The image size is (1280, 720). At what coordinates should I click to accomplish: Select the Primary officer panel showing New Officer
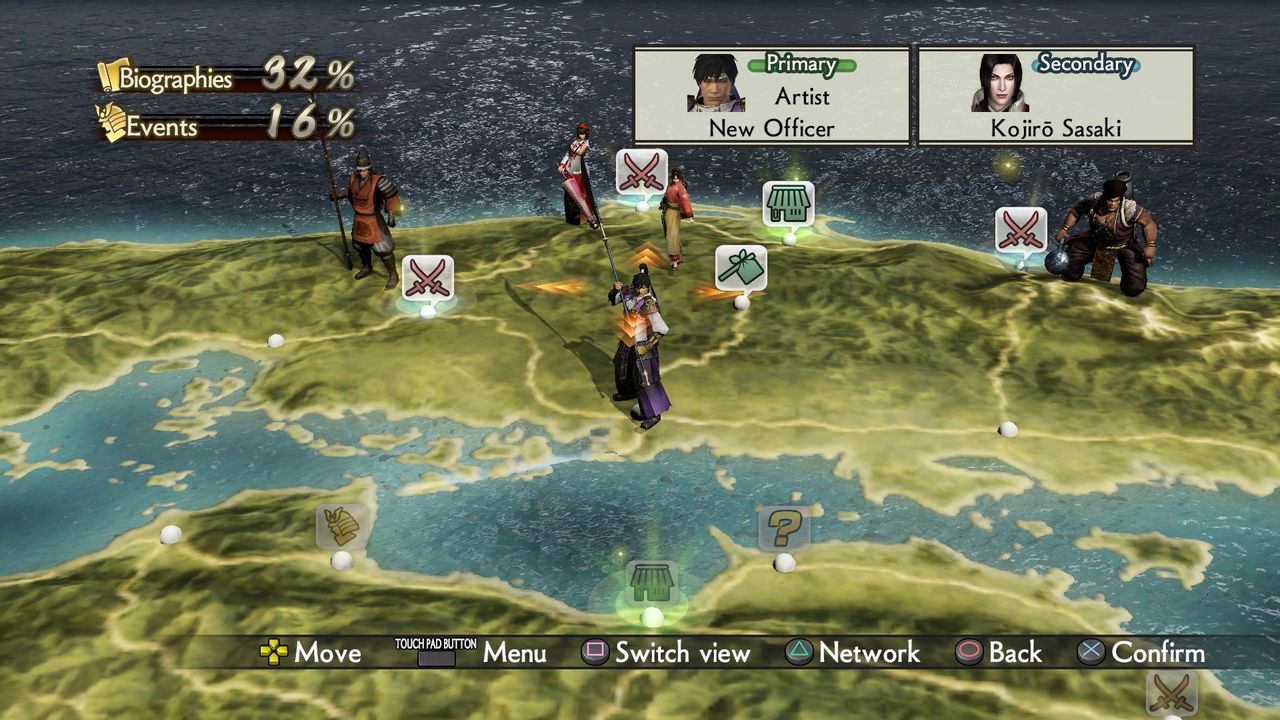(770, 95)
